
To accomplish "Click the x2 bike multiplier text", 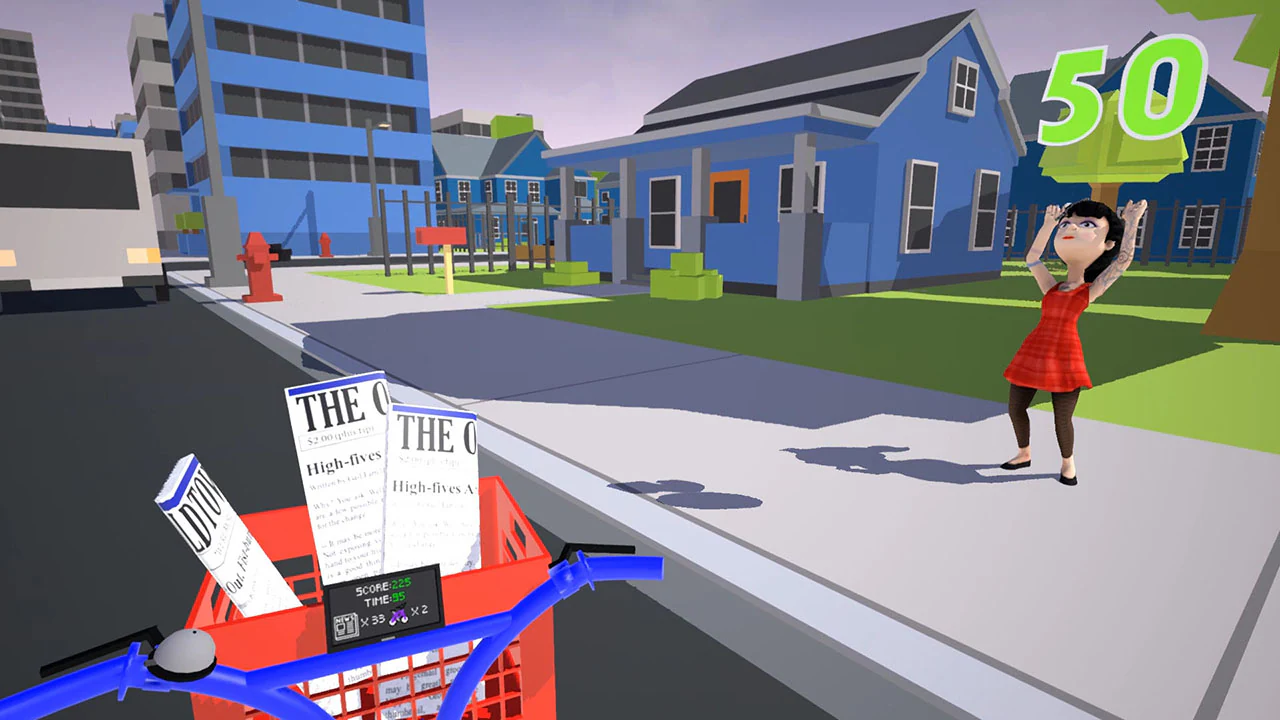I will pos(421,611).
